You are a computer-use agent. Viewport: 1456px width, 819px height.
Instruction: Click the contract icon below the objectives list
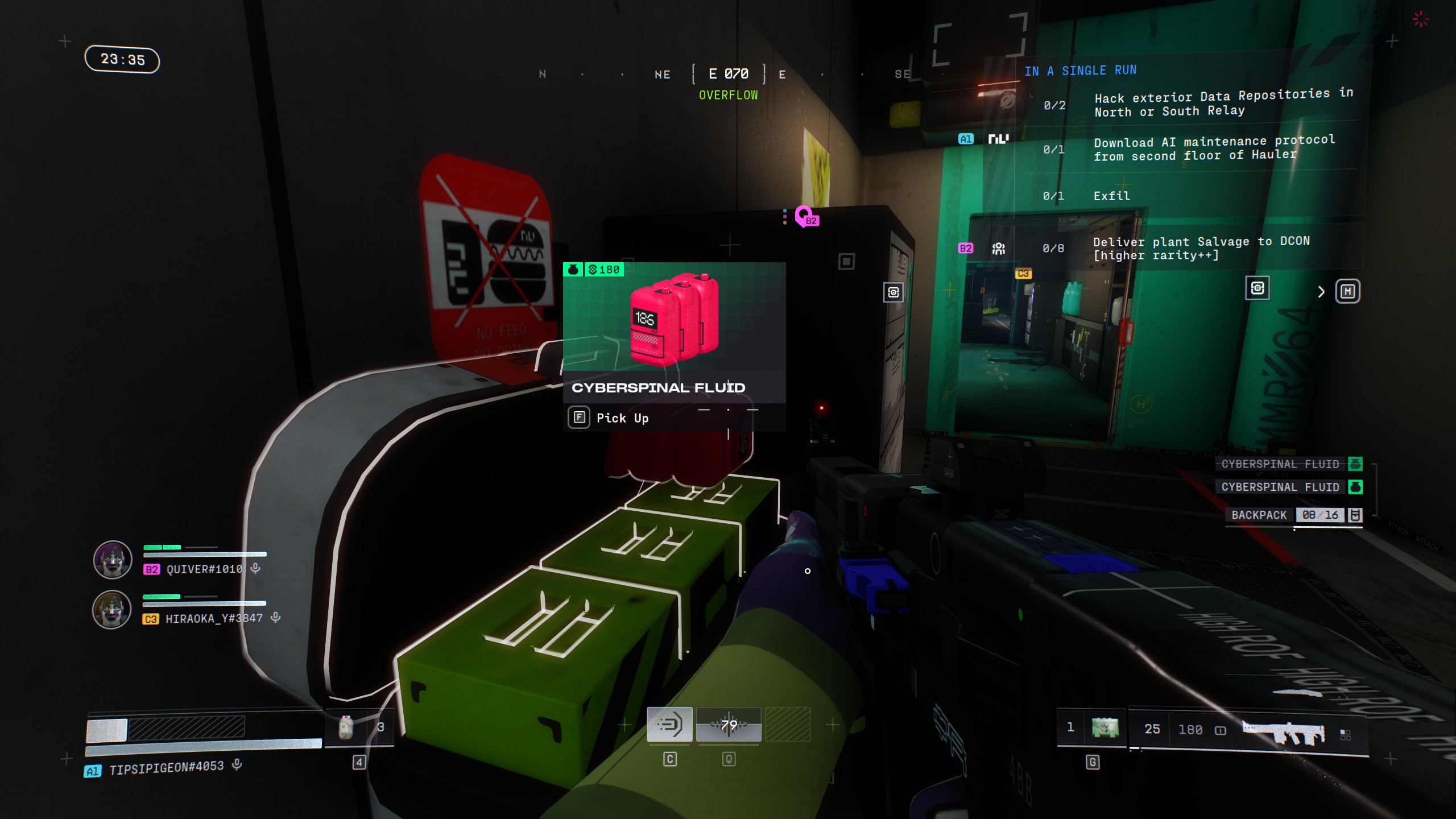tap(1257, 288)
